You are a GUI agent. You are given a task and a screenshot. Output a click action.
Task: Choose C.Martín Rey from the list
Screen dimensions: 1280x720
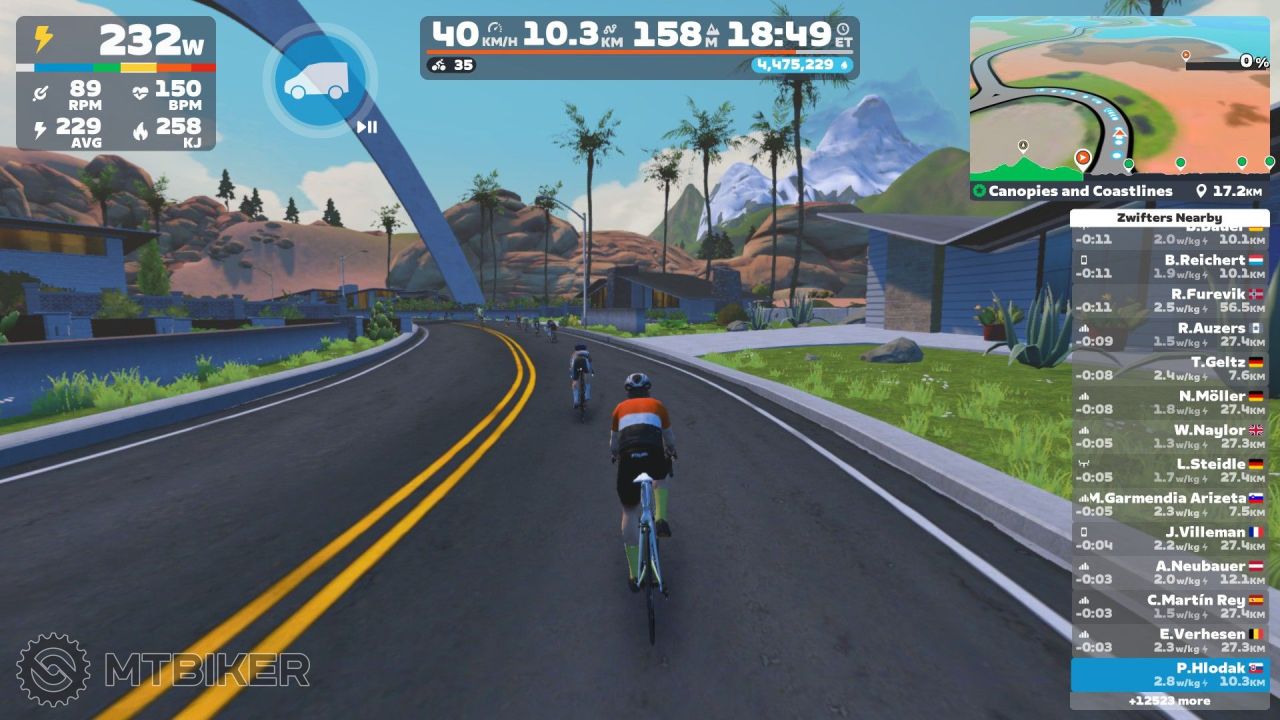(1170, 606)
